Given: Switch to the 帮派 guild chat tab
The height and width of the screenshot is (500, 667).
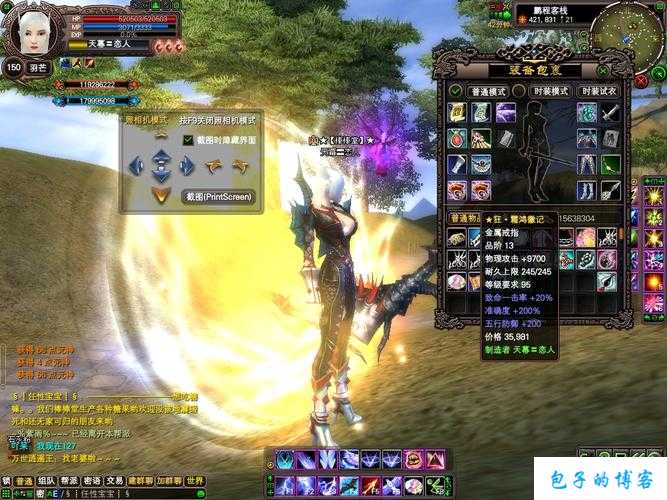Looking at the screenshot, I should click(69, 480).
